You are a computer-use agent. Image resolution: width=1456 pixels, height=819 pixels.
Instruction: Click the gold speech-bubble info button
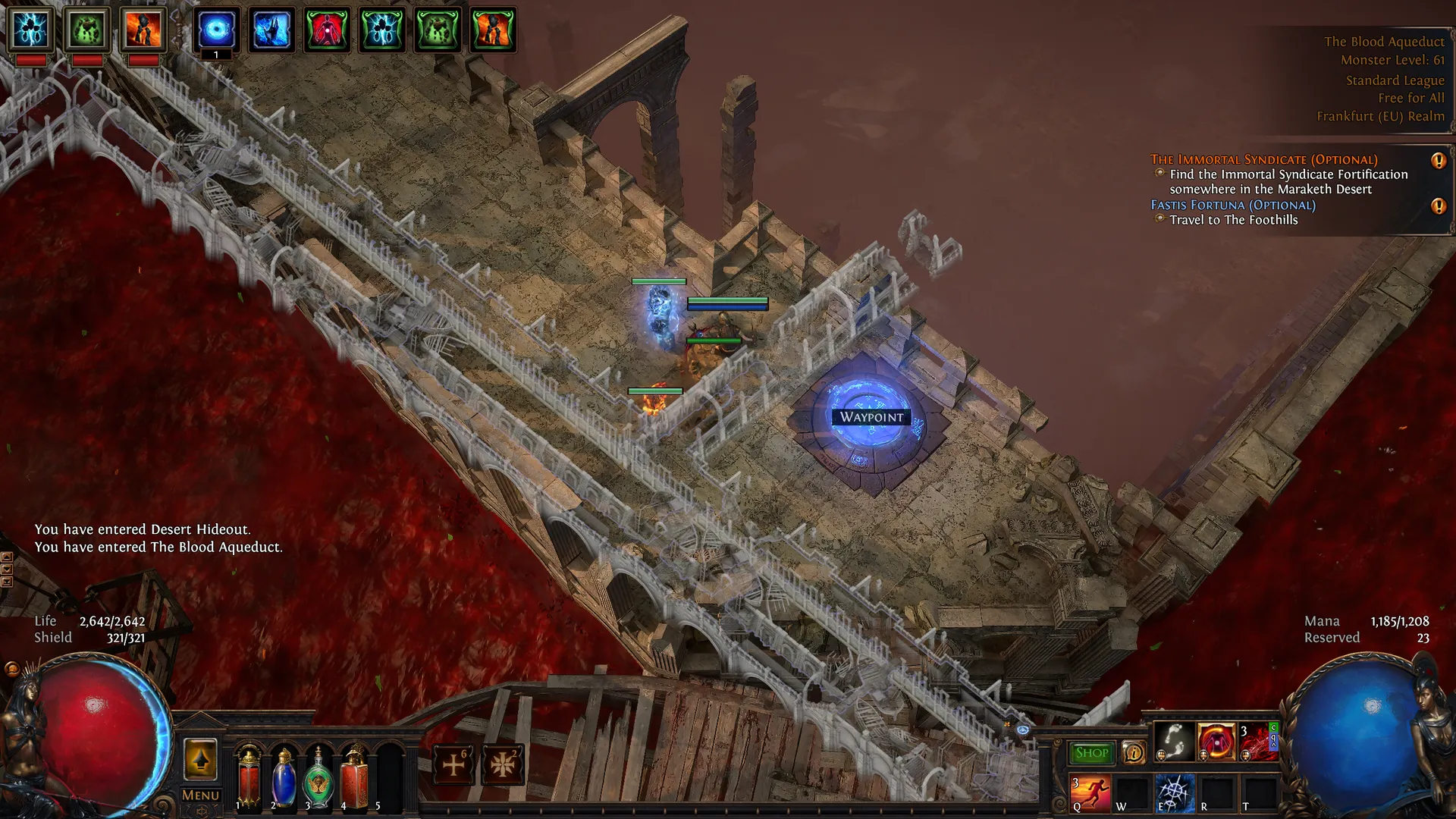click(1134, 753)
